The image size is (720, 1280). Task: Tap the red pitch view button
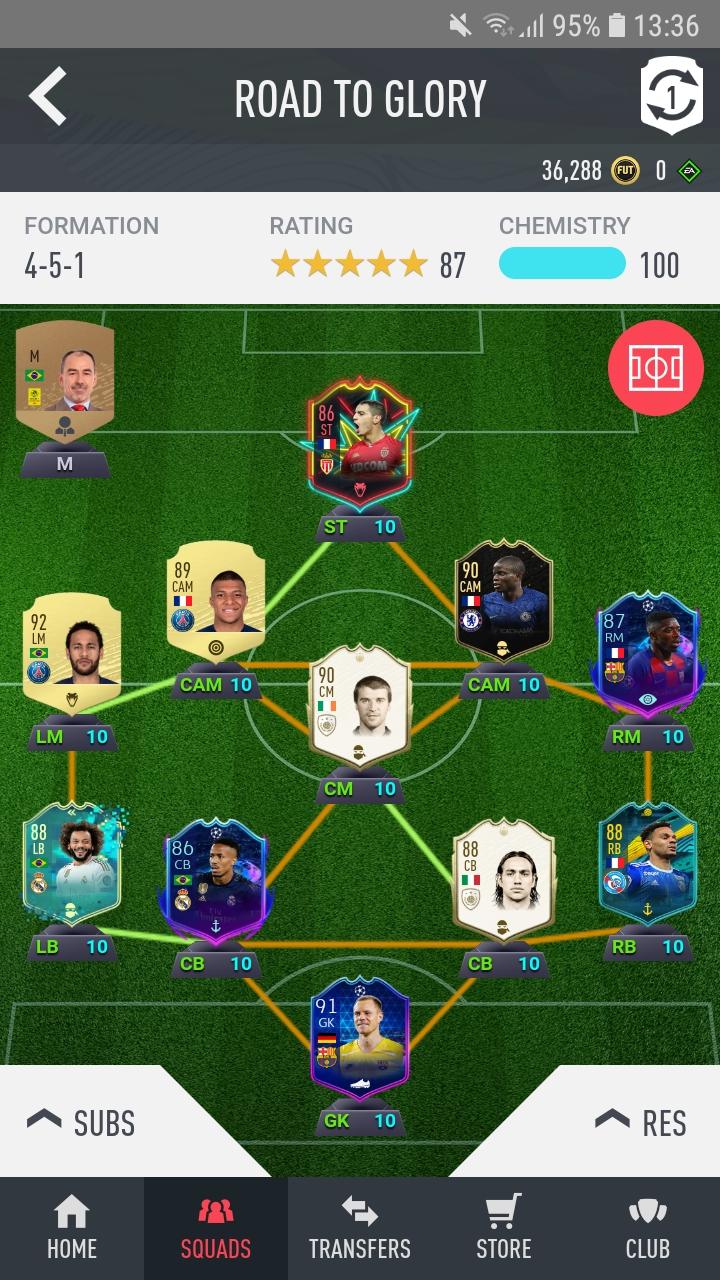click(x=655, y=368)
